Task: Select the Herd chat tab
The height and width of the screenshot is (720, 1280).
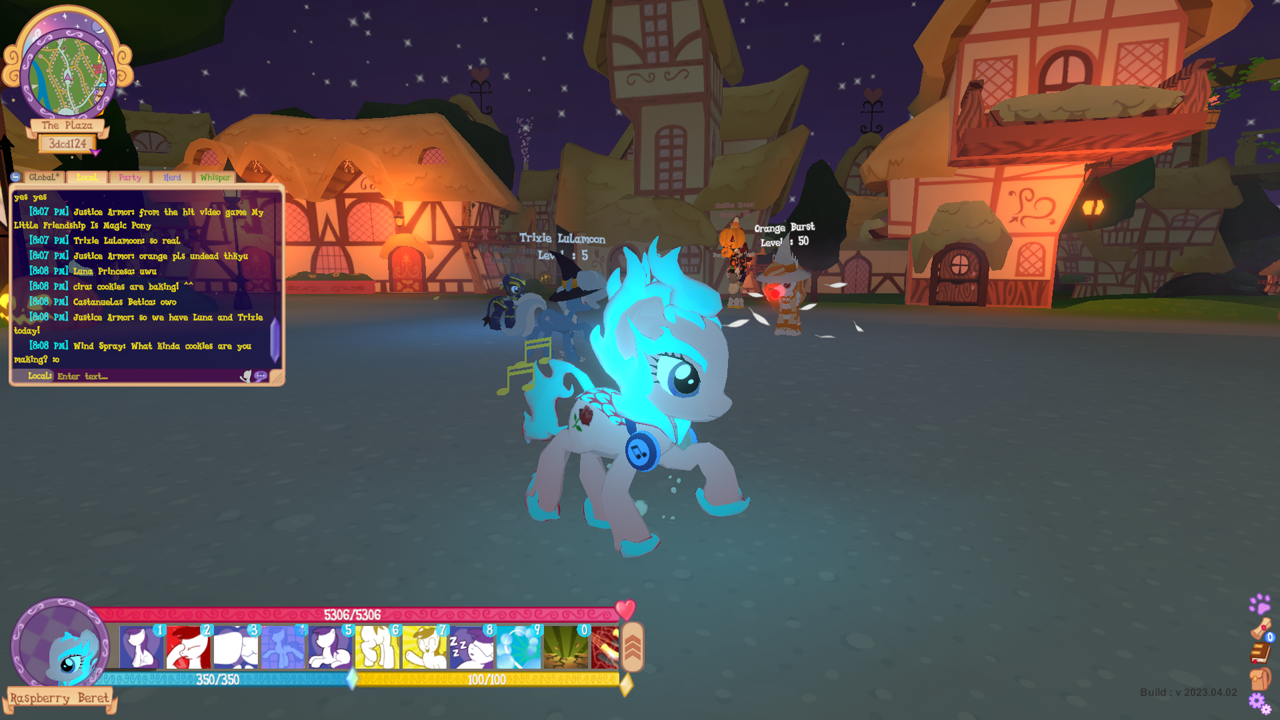Action: click(172, 177)
